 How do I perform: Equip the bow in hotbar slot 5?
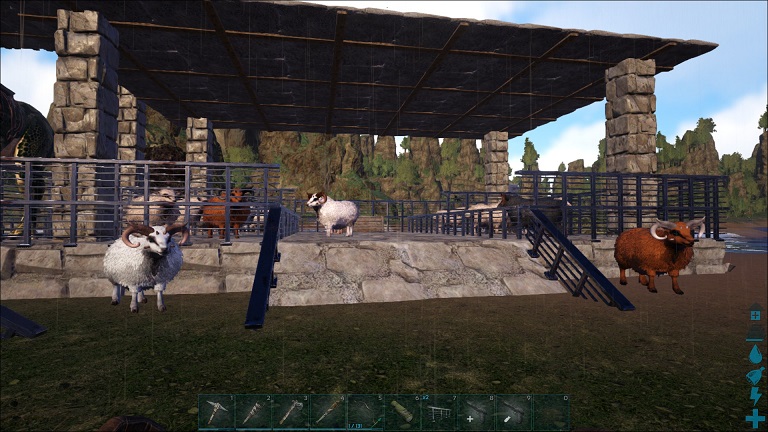(x=364, y=412)
